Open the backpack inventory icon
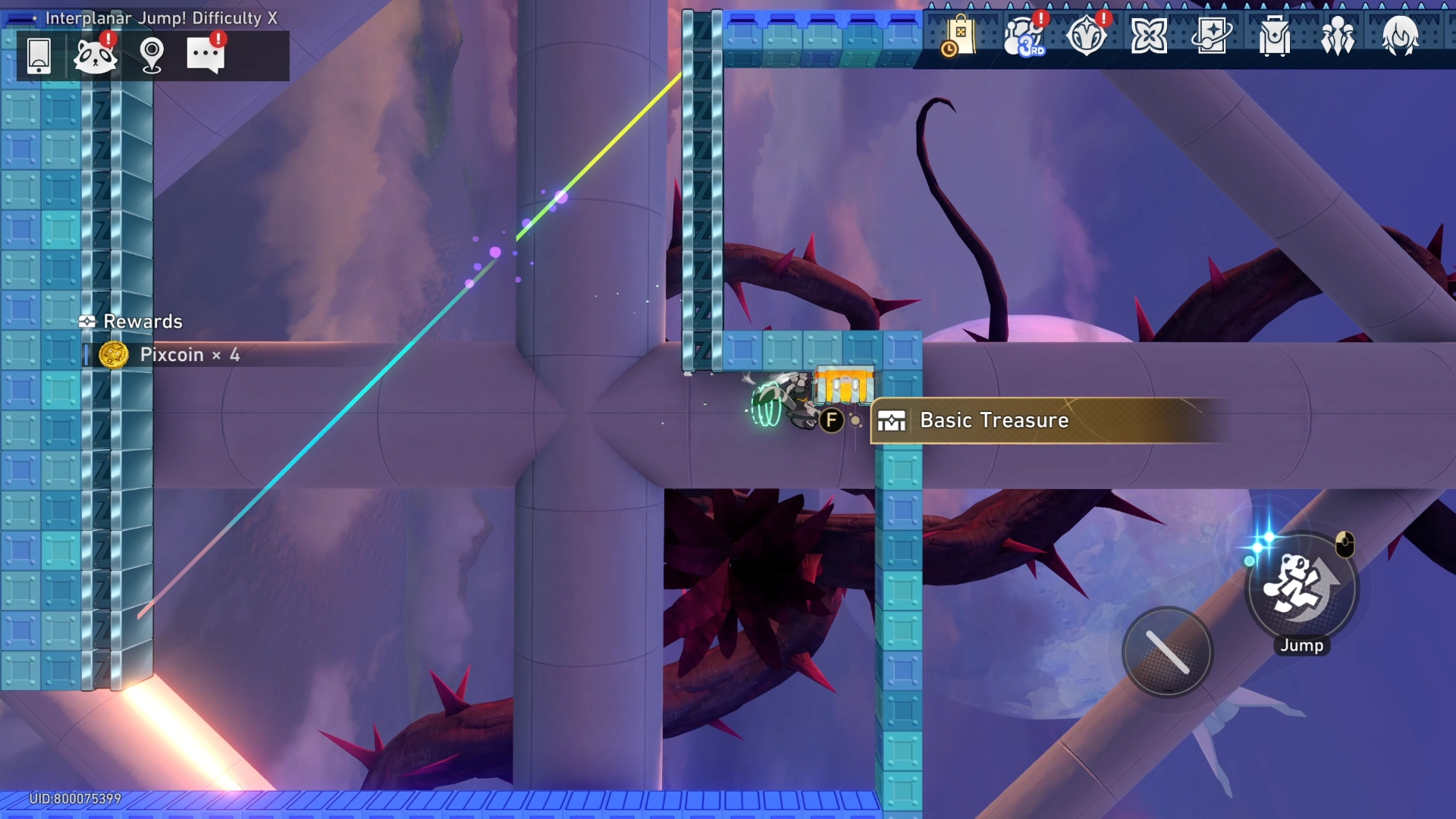Image resolution: width=1456 pixels, height=819 pixels. (x=1275, y=36)
